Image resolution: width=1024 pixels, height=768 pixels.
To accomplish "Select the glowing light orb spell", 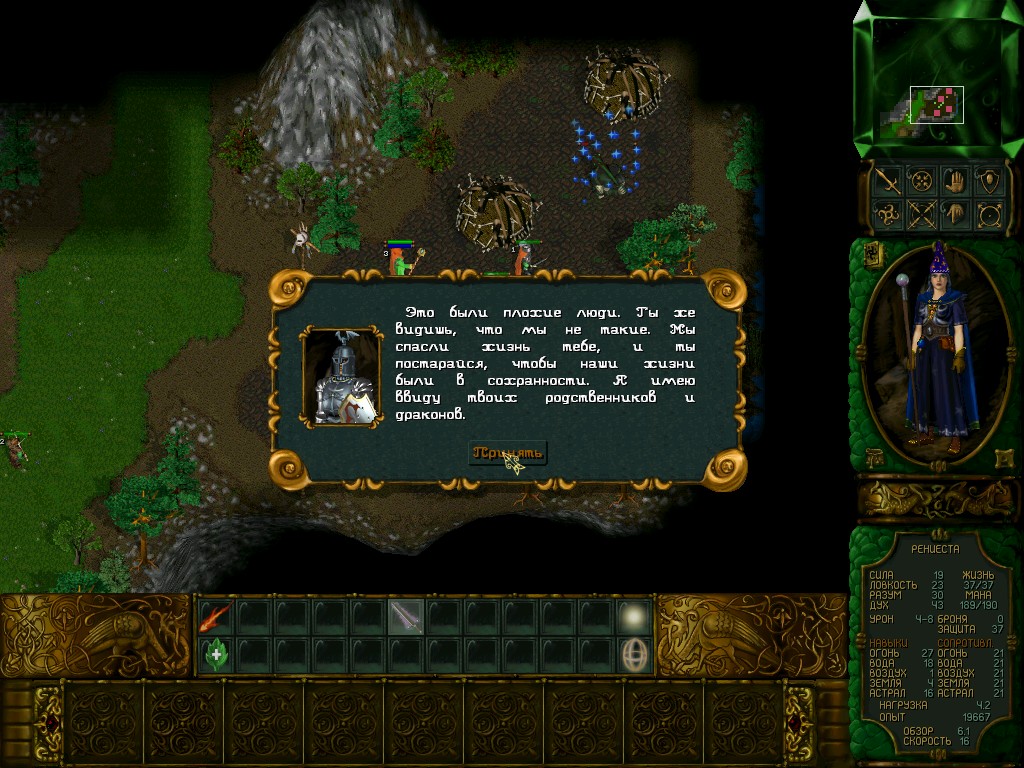I will point(634,617).
